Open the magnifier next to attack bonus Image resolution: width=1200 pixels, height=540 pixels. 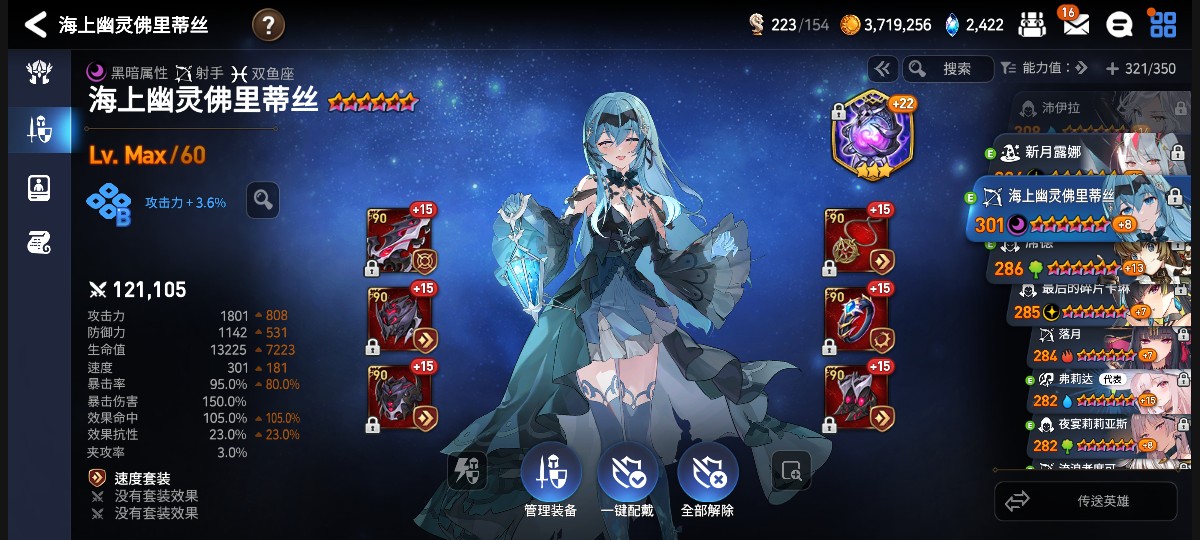pyautogui.click(x=263, y=200)
